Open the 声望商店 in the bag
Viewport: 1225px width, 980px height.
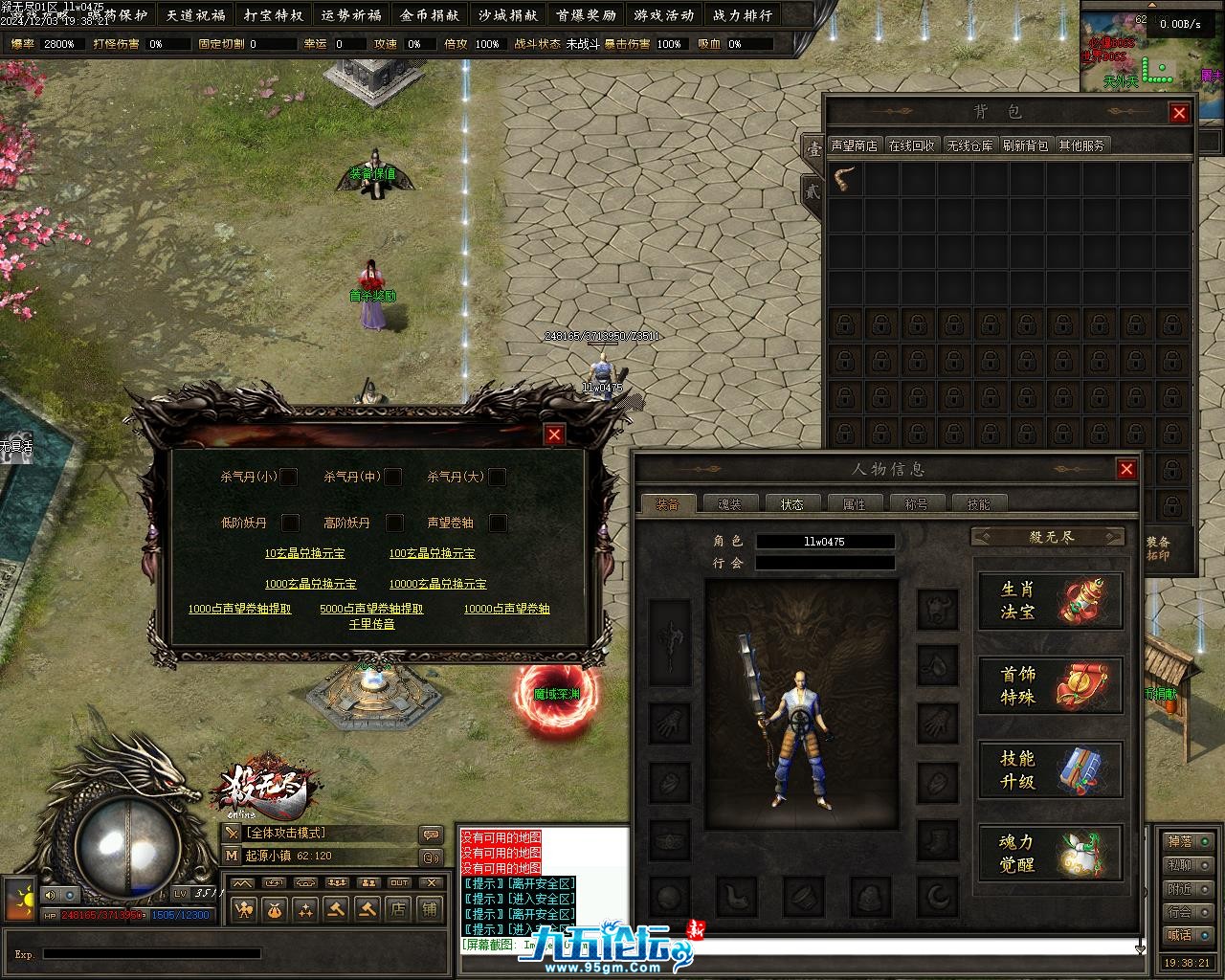pos(854,145)
